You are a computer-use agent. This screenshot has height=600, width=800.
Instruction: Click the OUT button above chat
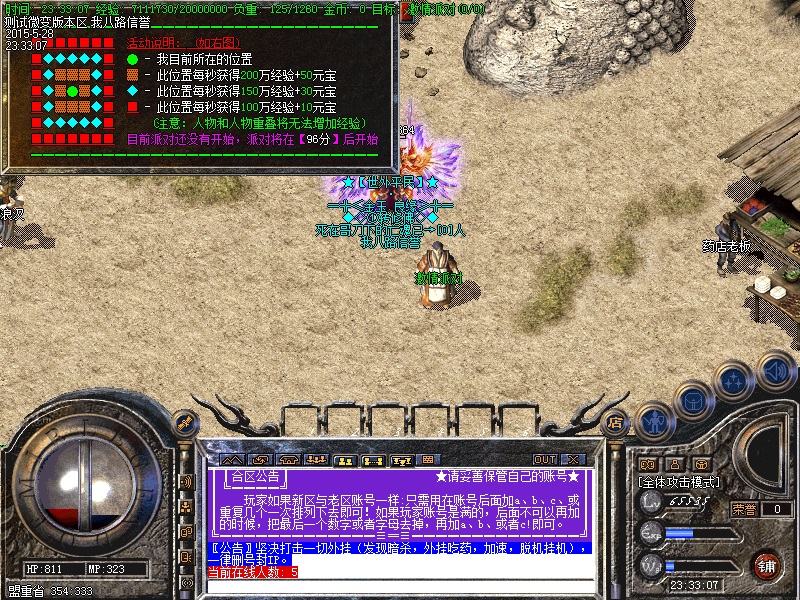(545, 460)
